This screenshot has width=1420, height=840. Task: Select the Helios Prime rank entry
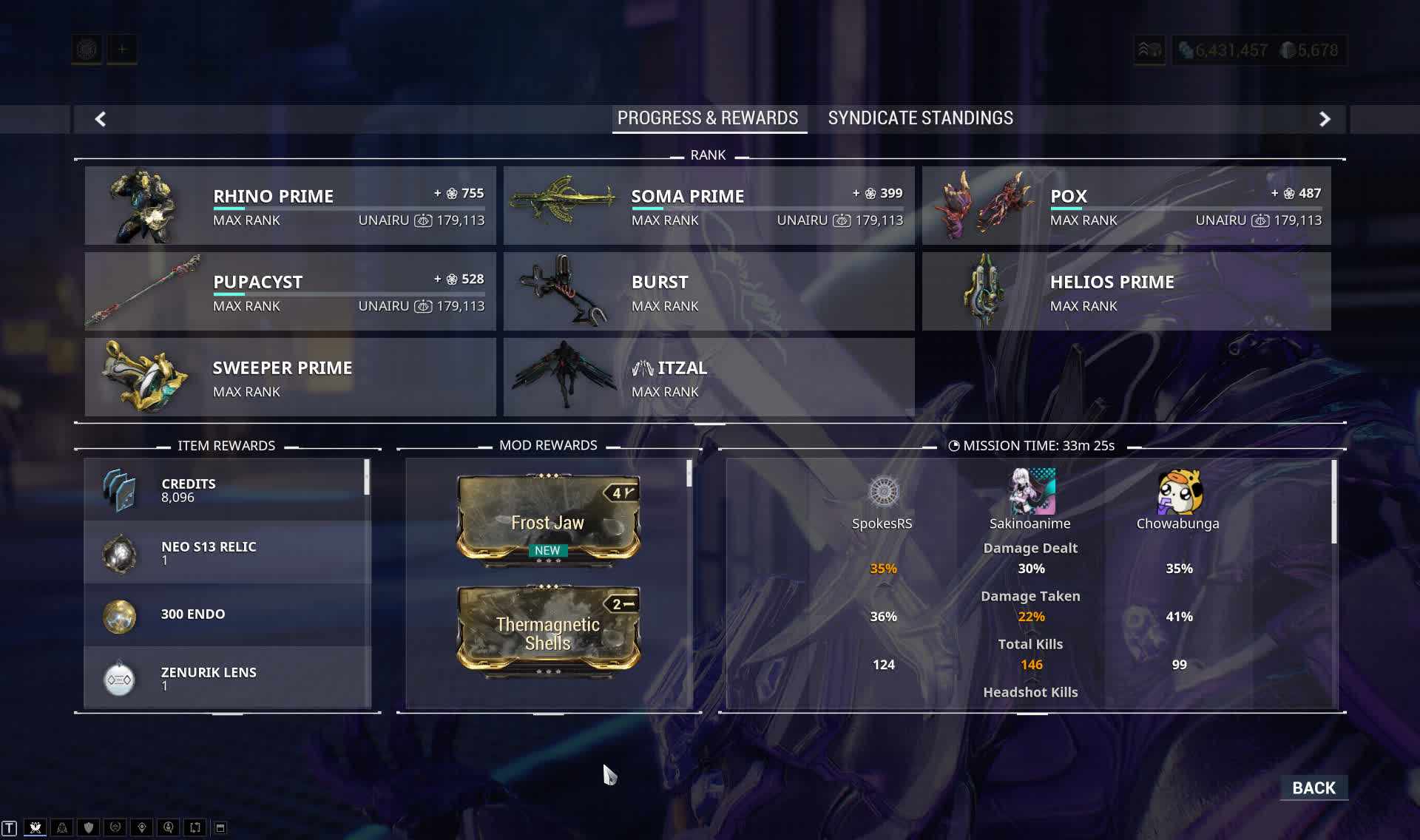click(1126, 291)
